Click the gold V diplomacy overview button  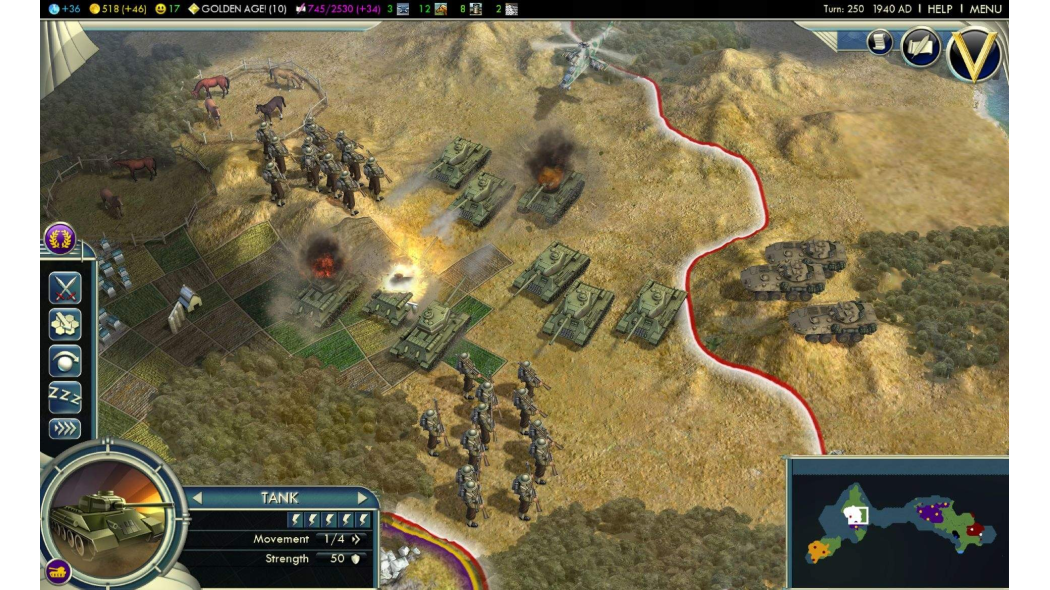(974, 56)
